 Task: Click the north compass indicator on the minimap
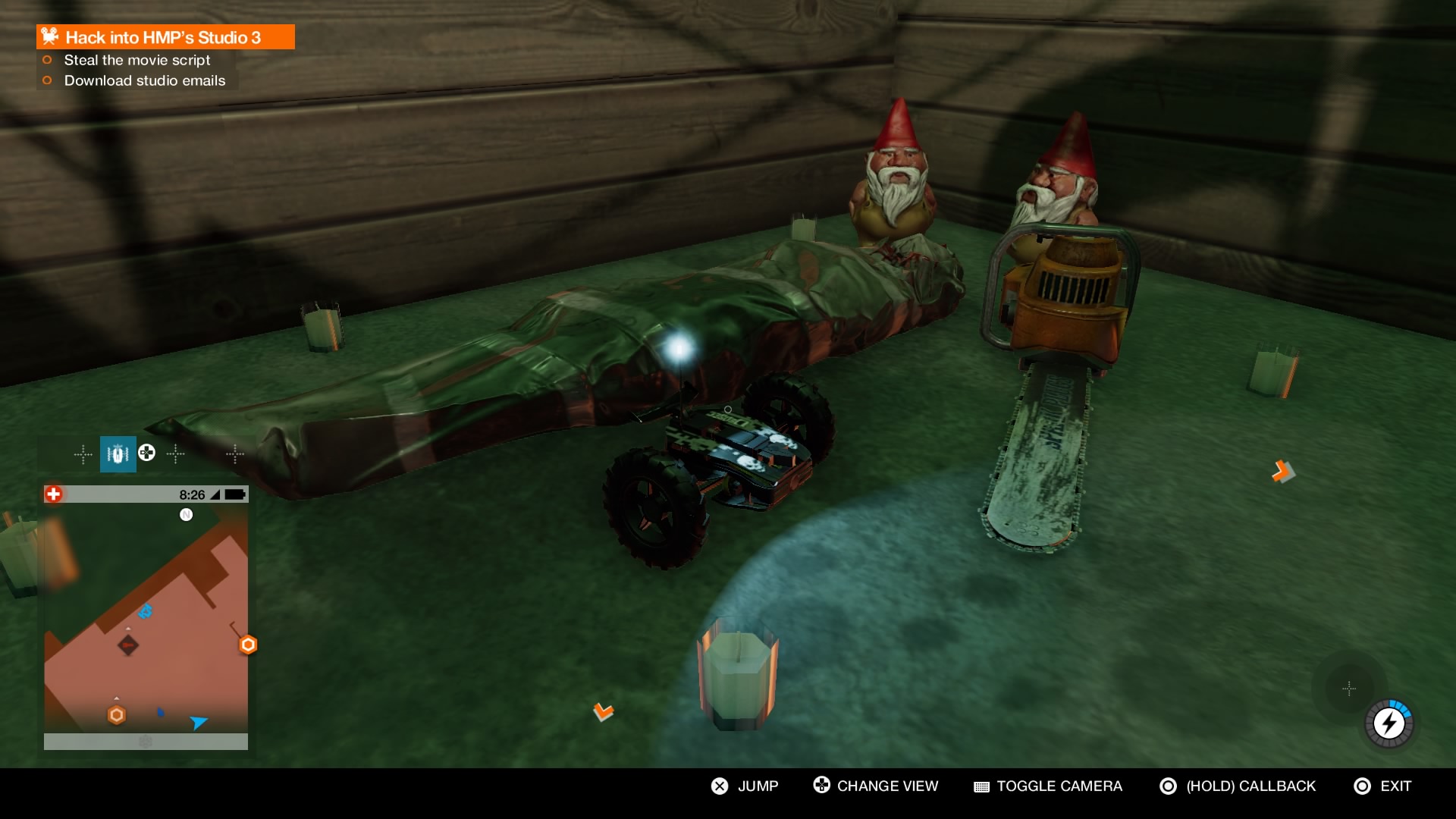click(186, 515)
